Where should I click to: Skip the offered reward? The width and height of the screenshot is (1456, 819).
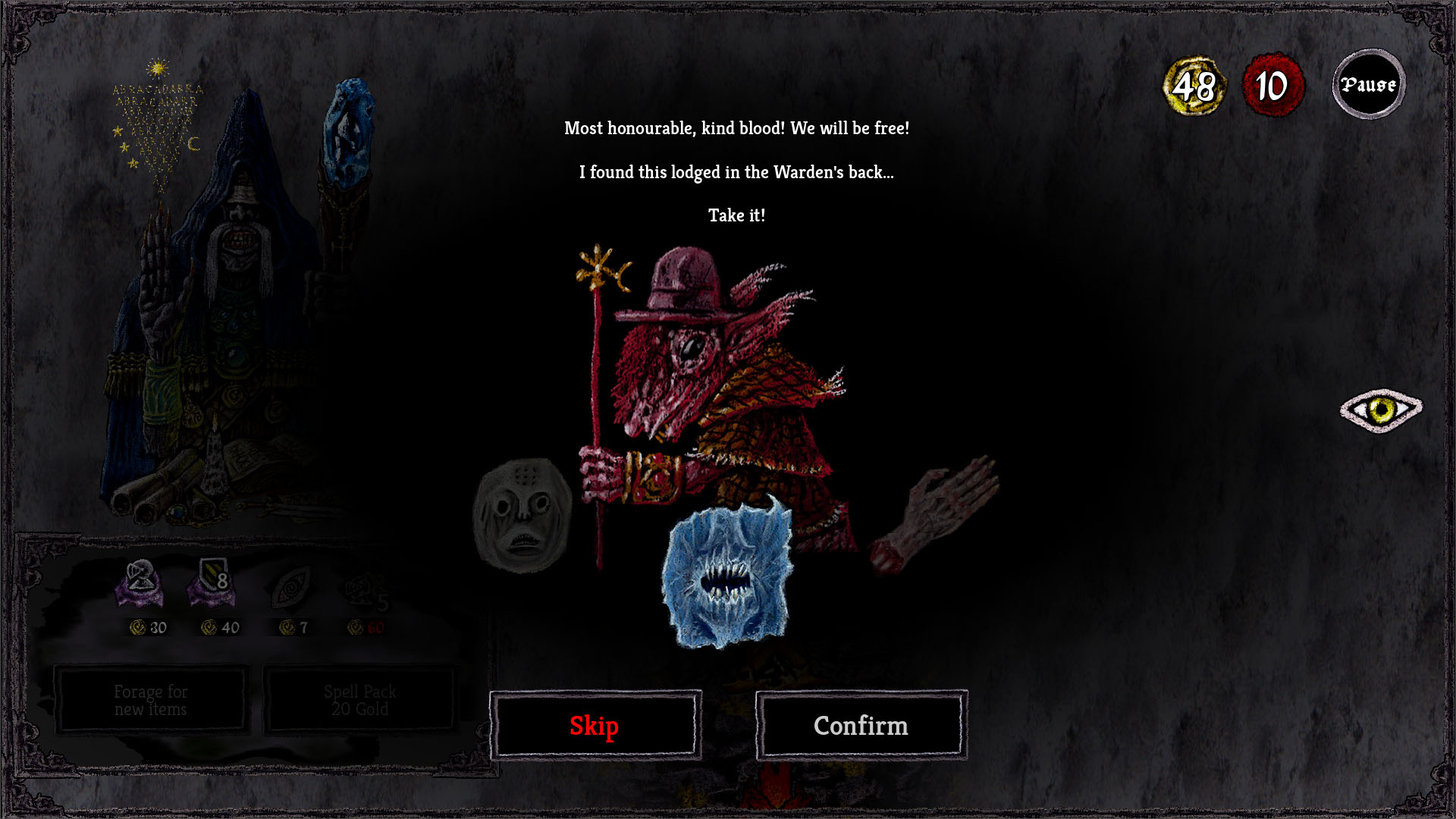(595, 725)
